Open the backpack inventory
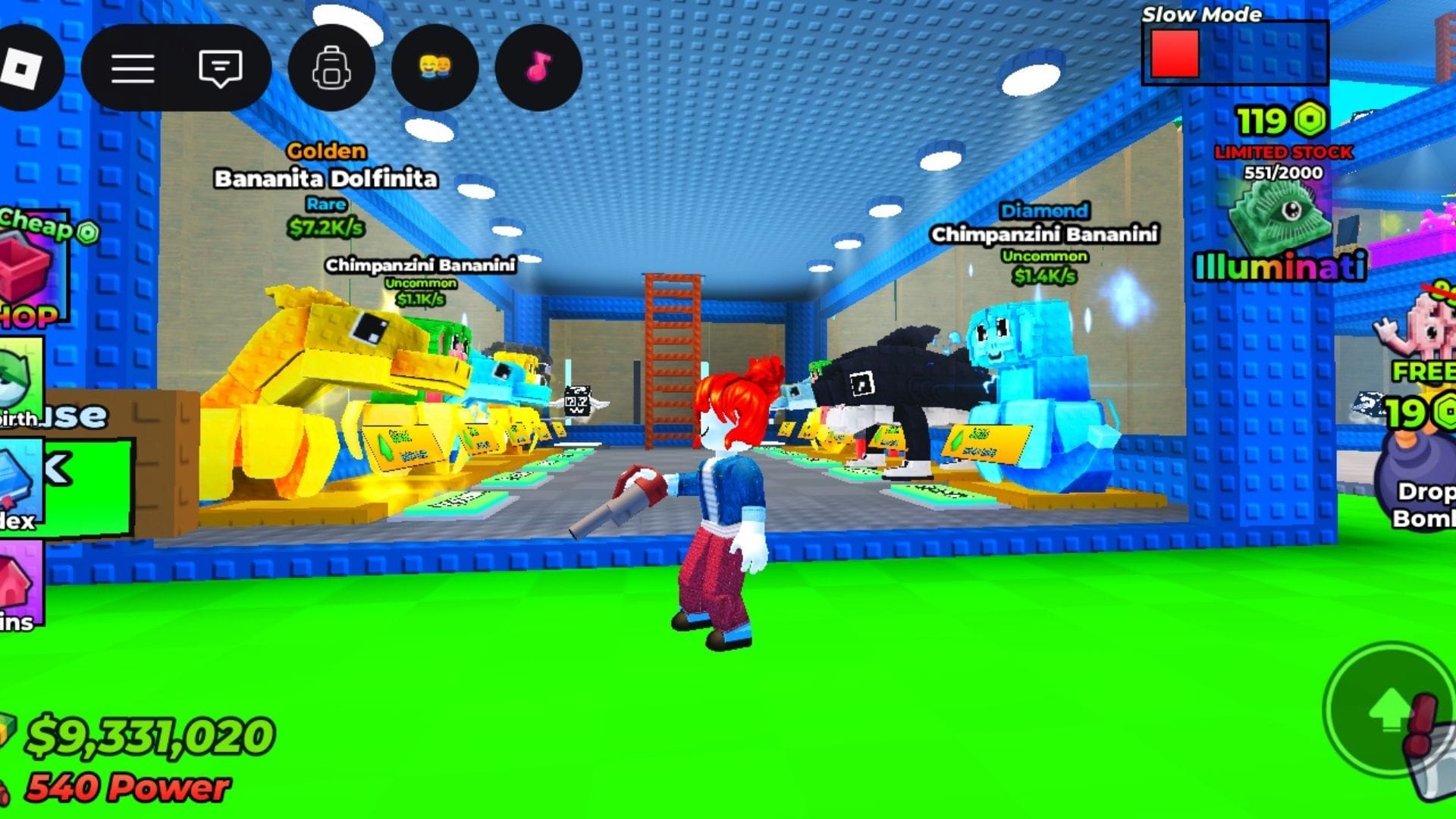This screenshot has height=819, width=1456. pos(331,68)
